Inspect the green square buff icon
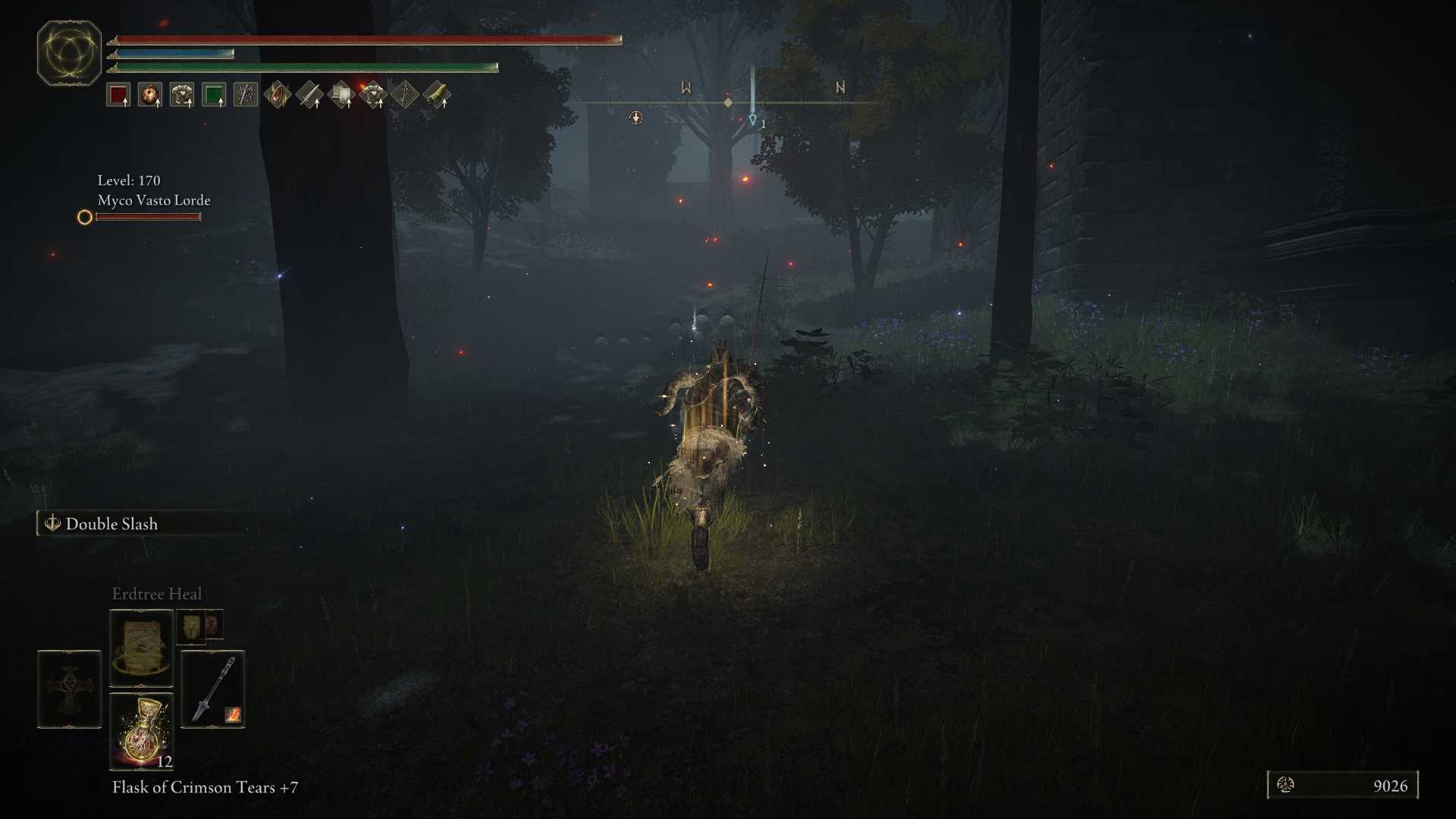 tap(214, 96)
